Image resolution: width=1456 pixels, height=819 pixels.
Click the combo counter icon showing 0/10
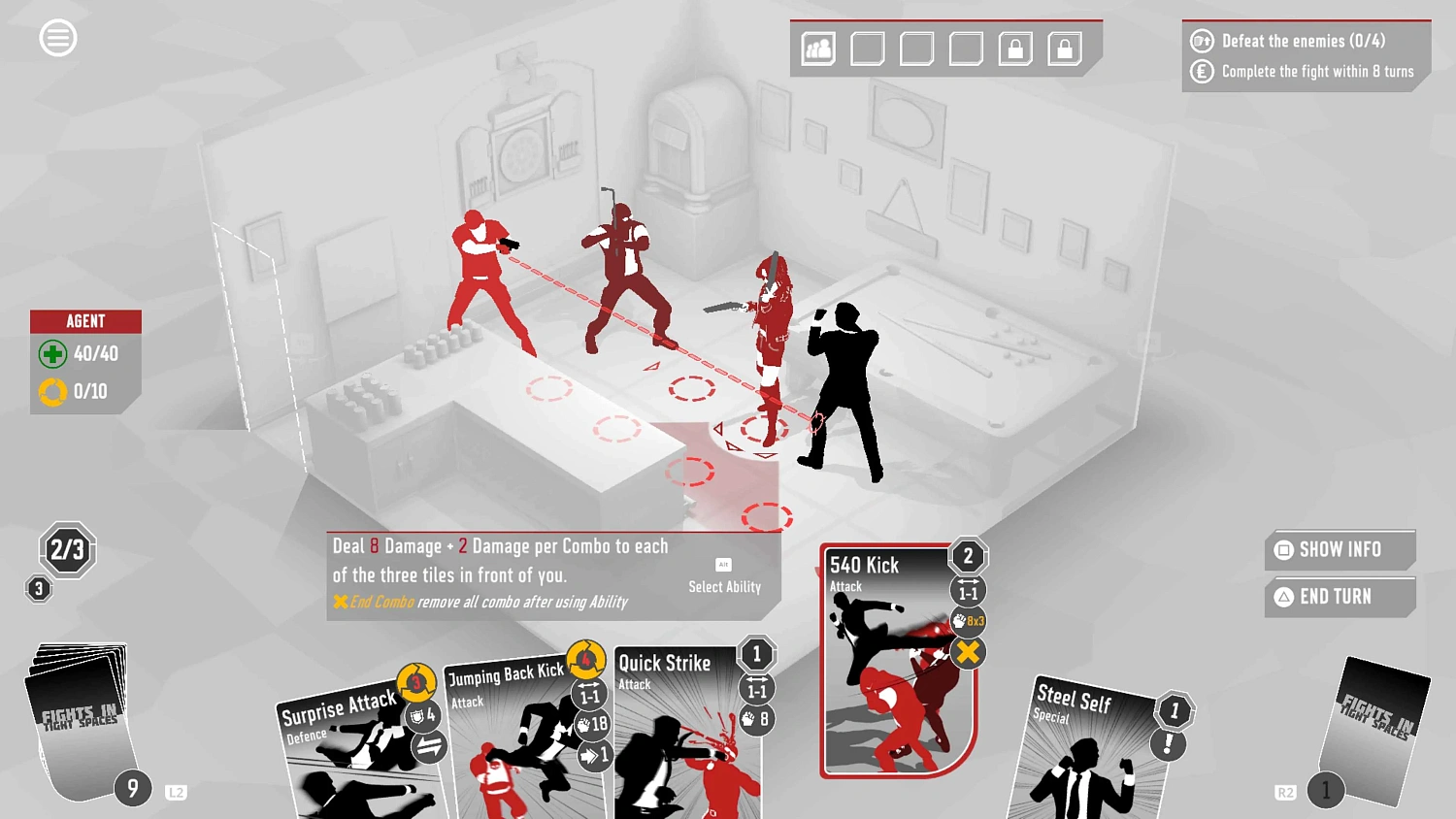pos(53,391)
